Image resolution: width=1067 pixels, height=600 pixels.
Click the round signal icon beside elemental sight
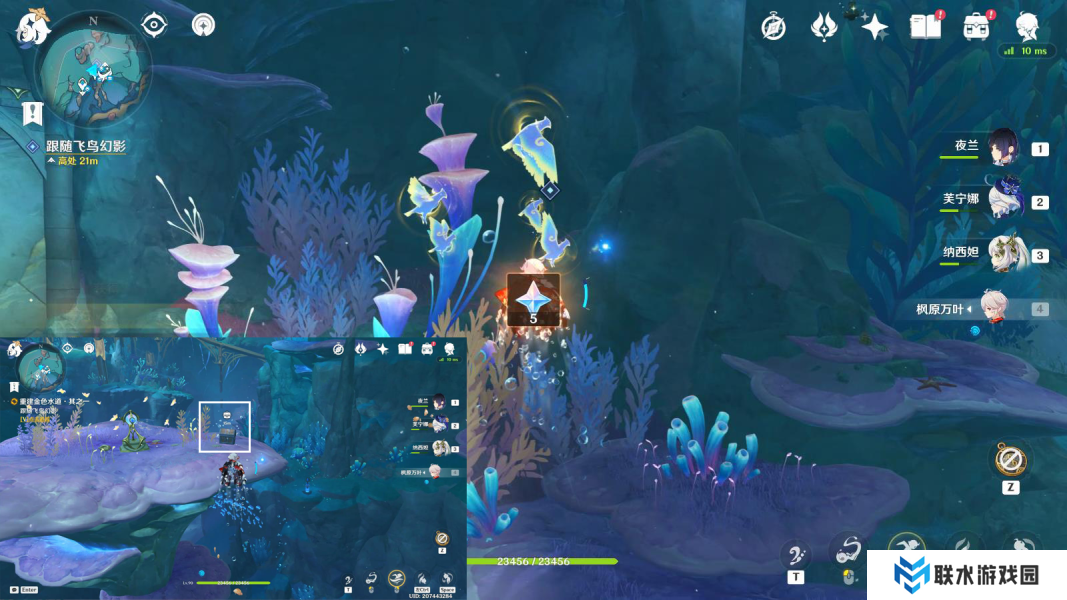(x=204, y=25)
